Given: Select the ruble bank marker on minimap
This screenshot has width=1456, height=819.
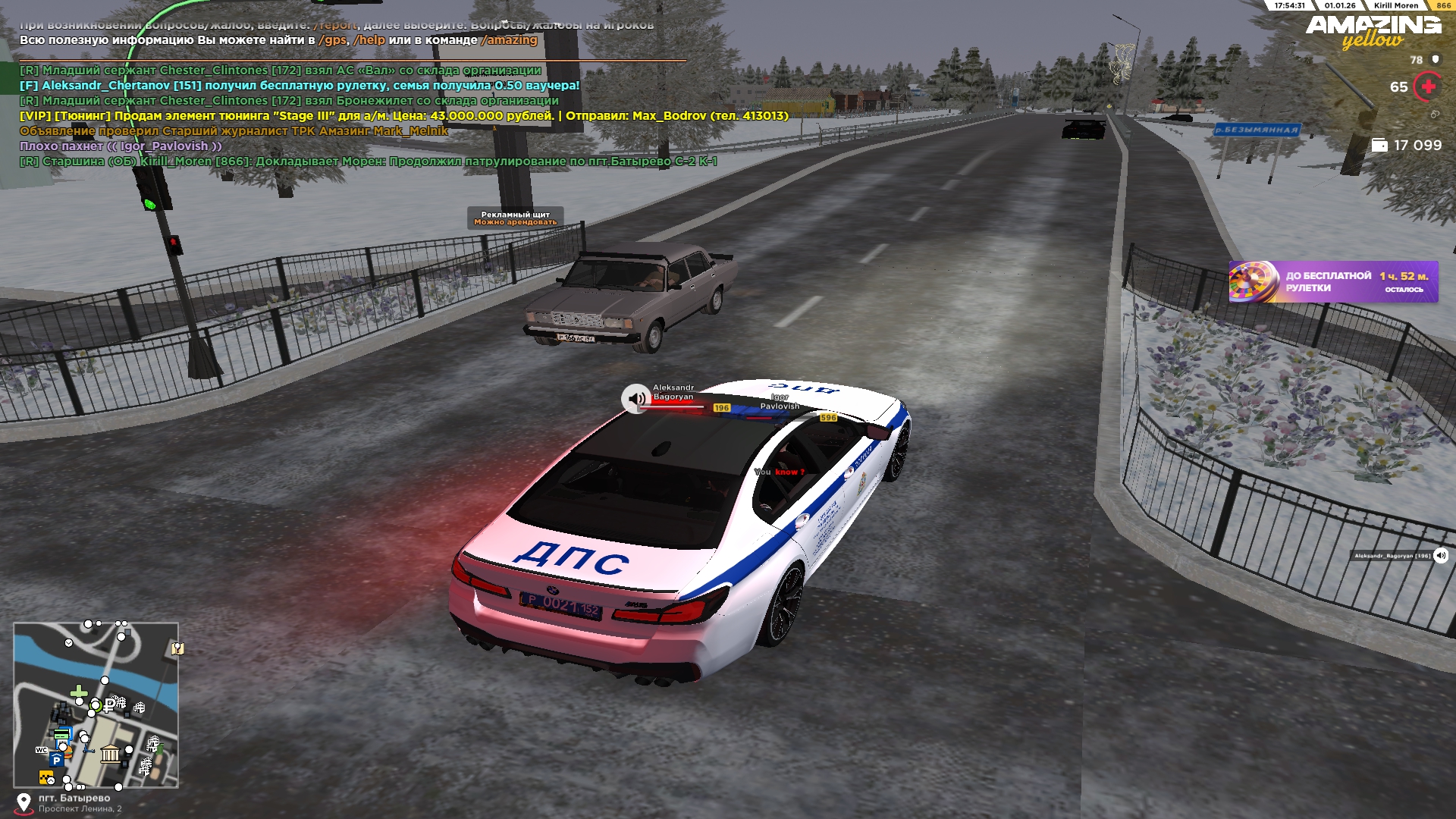Looking at the screenshot, I should click(110, 704).
